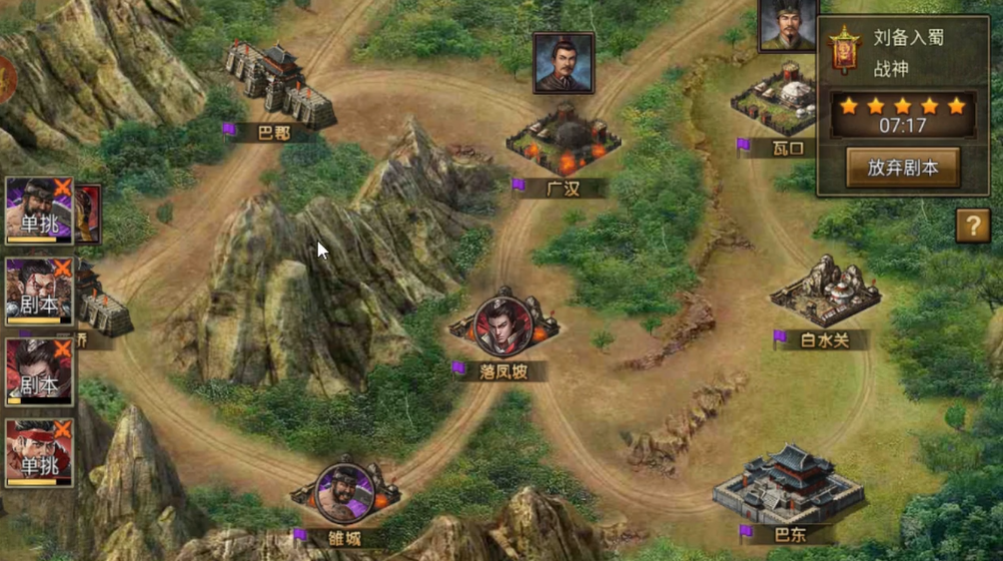Go to the 白水关 pass node
The height and width of the screenshot is (561, 1003).
tap(824, 293)
